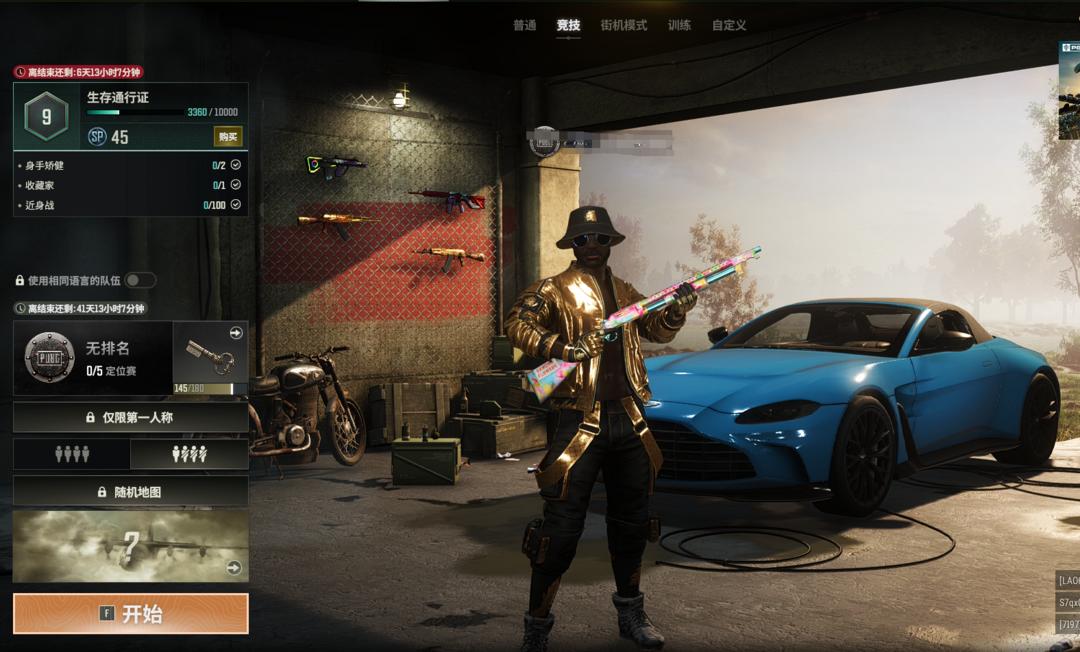1080x652 pixels.
Task: Open the key reward tile
Action: [210, 357]
